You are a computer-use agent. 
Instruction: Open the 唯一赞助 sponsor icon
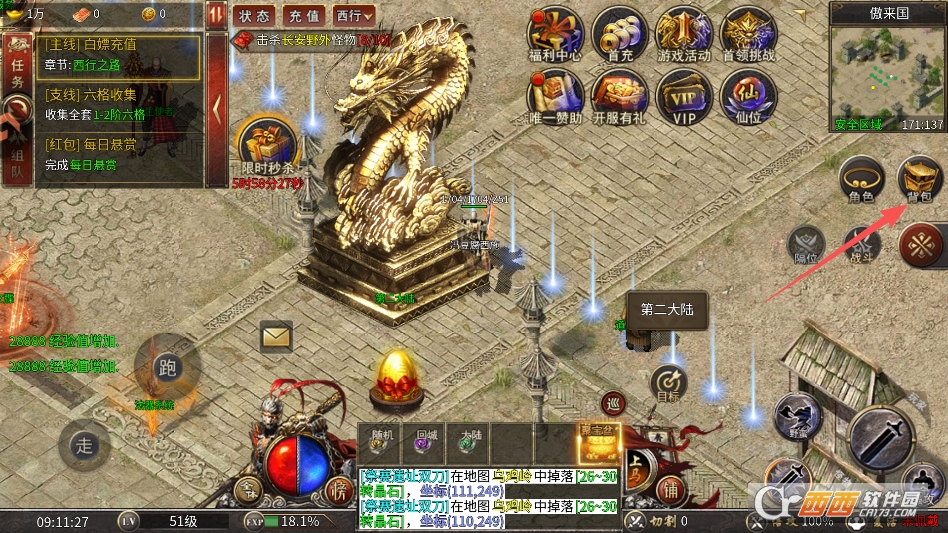click(x=555, y=97)
